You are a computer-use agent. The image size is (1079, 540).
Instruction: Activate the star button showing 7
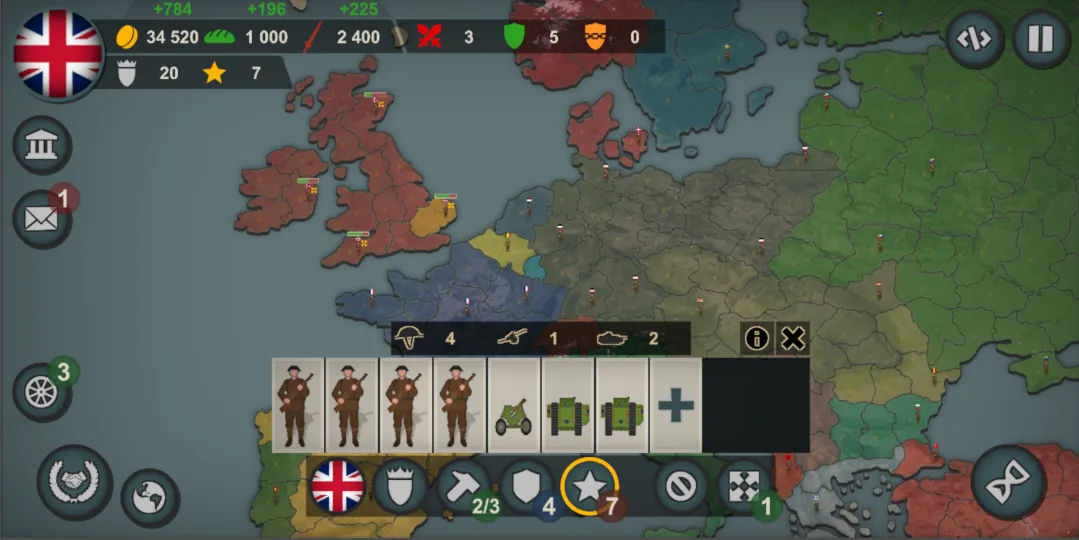pyautogui.click(x=589, y=487)
